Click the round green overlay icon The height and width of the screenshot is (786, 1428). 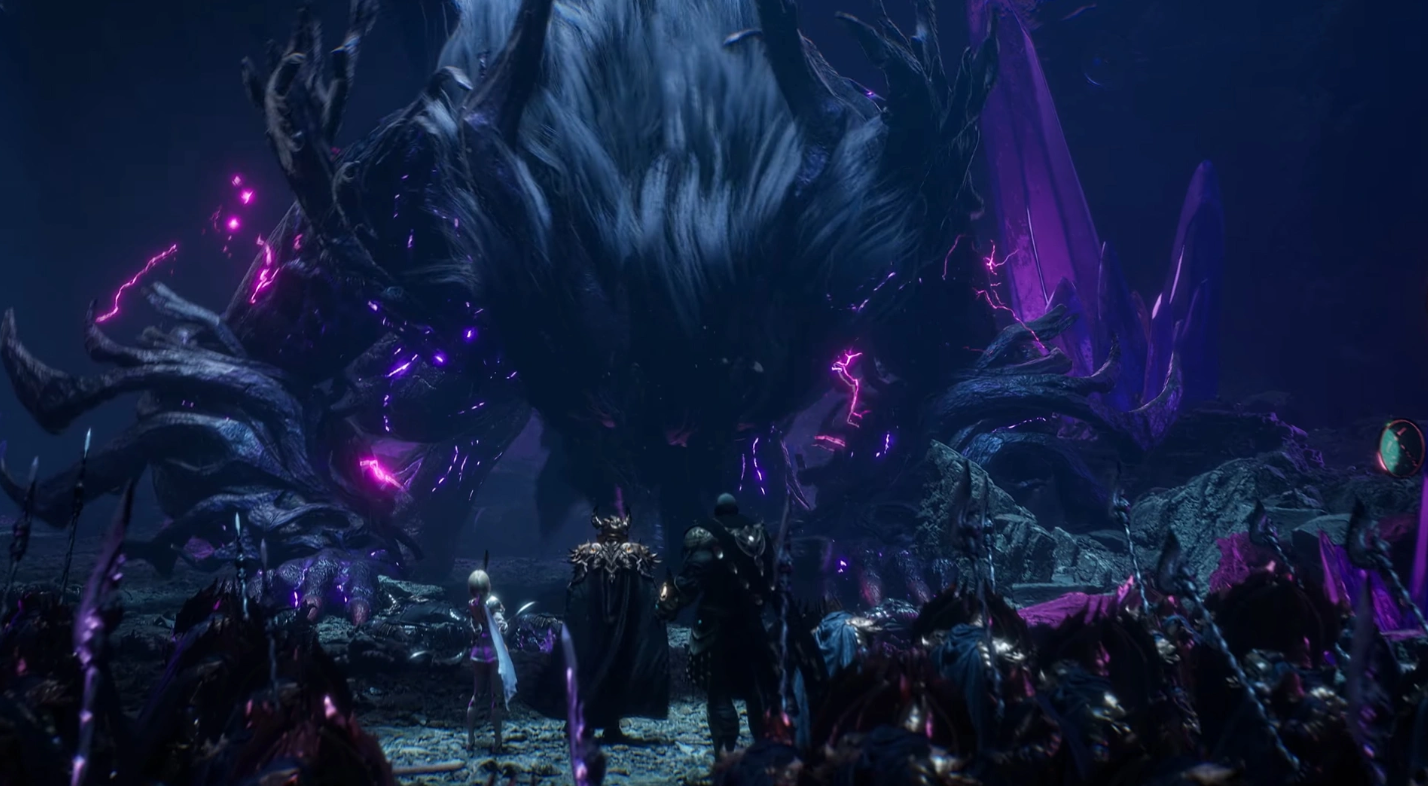click(x=1401, y=448)
